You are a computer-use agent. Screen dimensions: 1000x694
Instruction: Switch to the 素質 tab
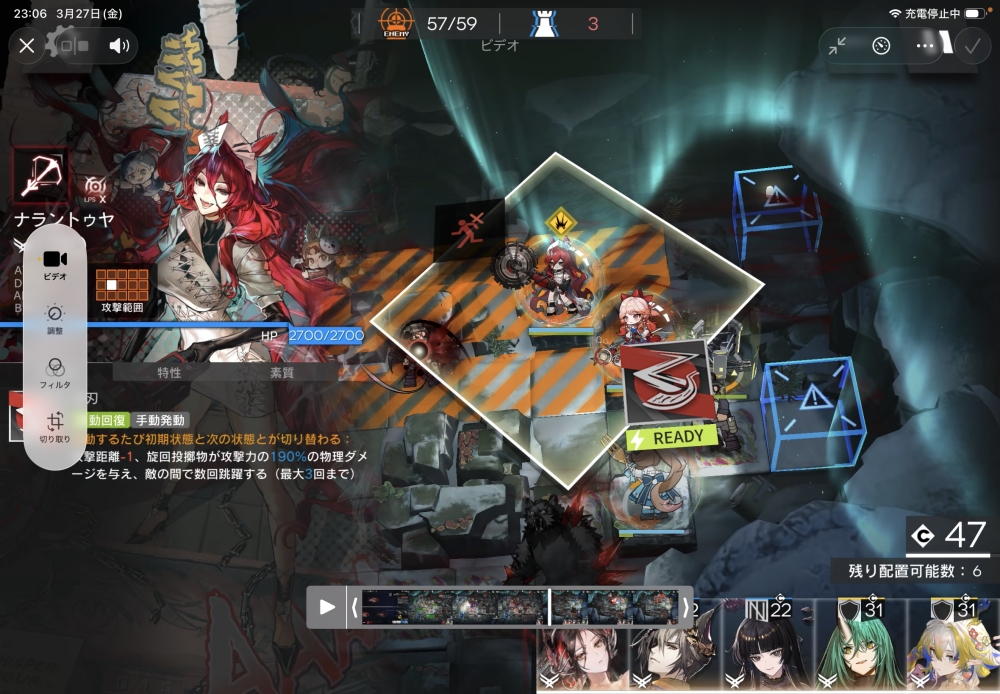(282, 372)
